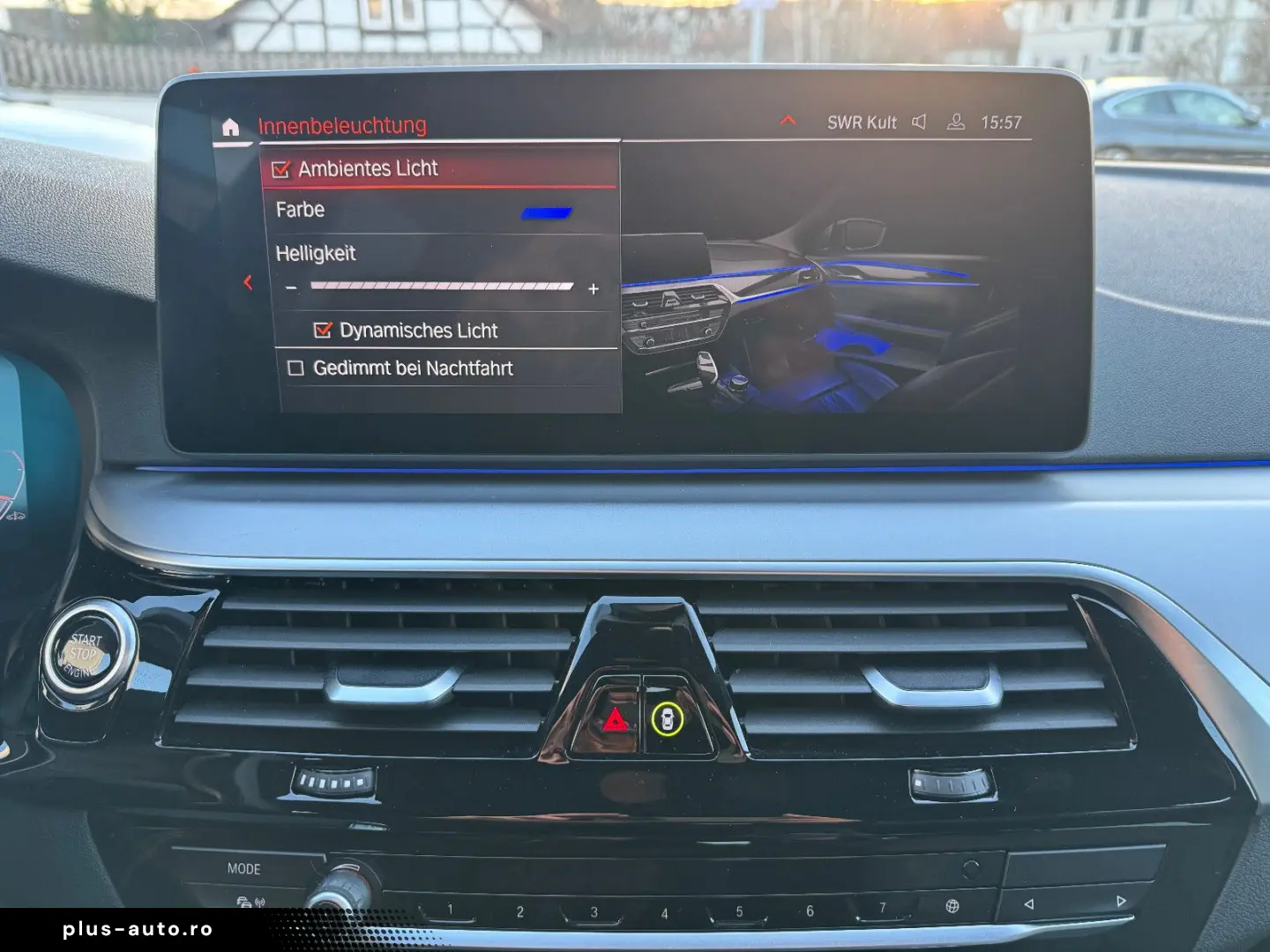The image size is (1270, 952).
Task: Decrease Helligkeit with the minus button
Action: (x=291, y=288)
